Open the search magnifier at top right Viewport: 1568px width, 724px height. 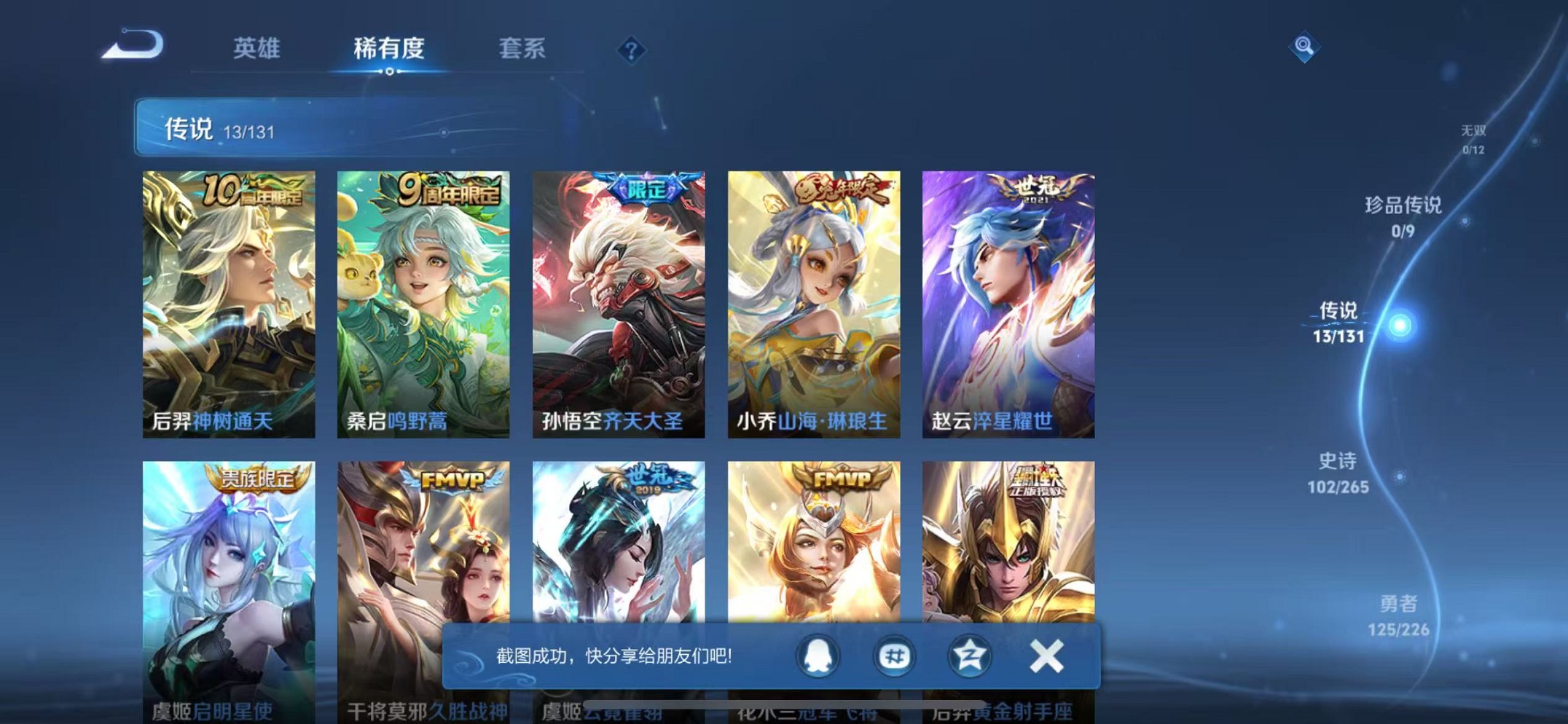point(1304,45)
